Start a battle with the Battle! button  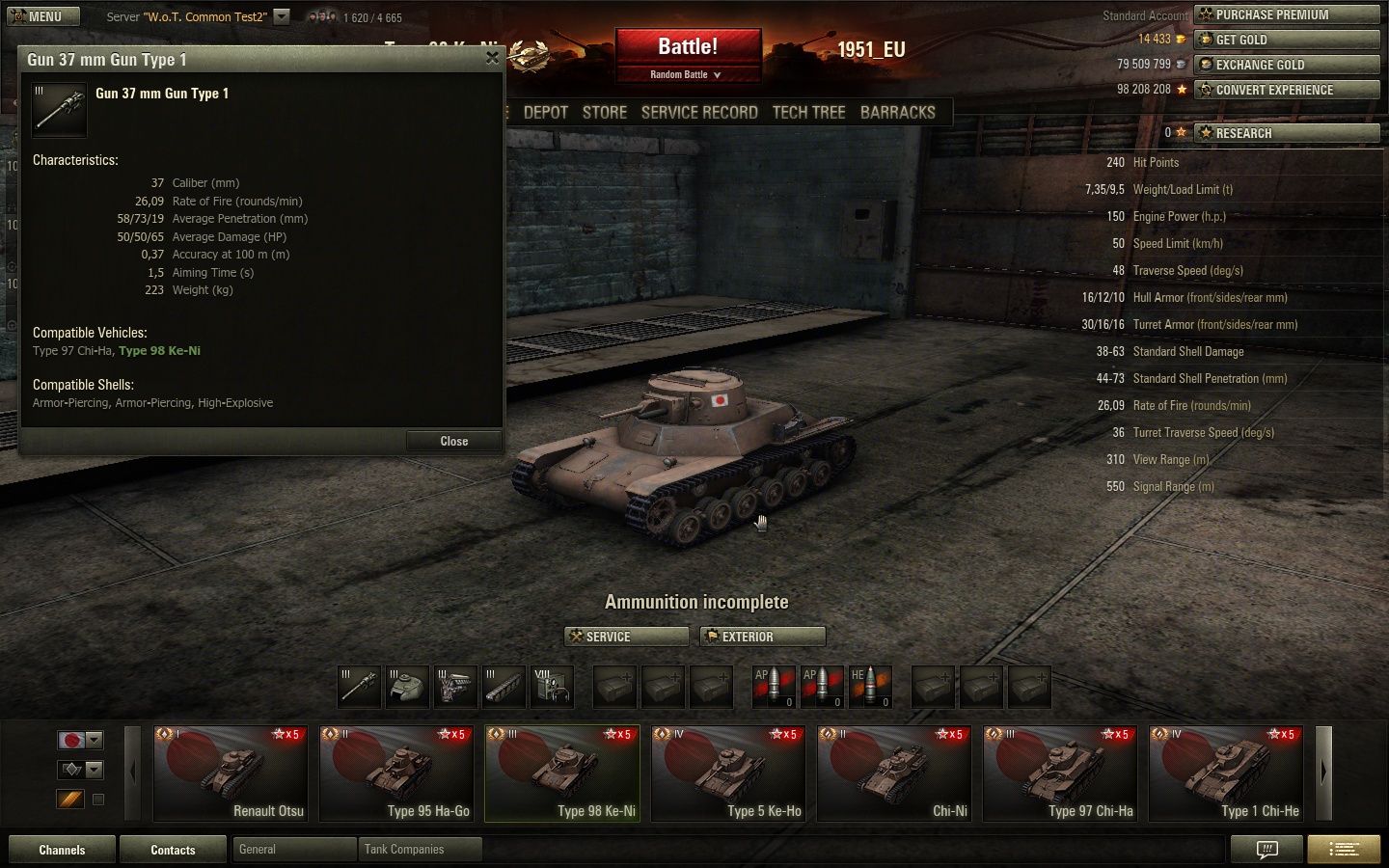[688, 47]
